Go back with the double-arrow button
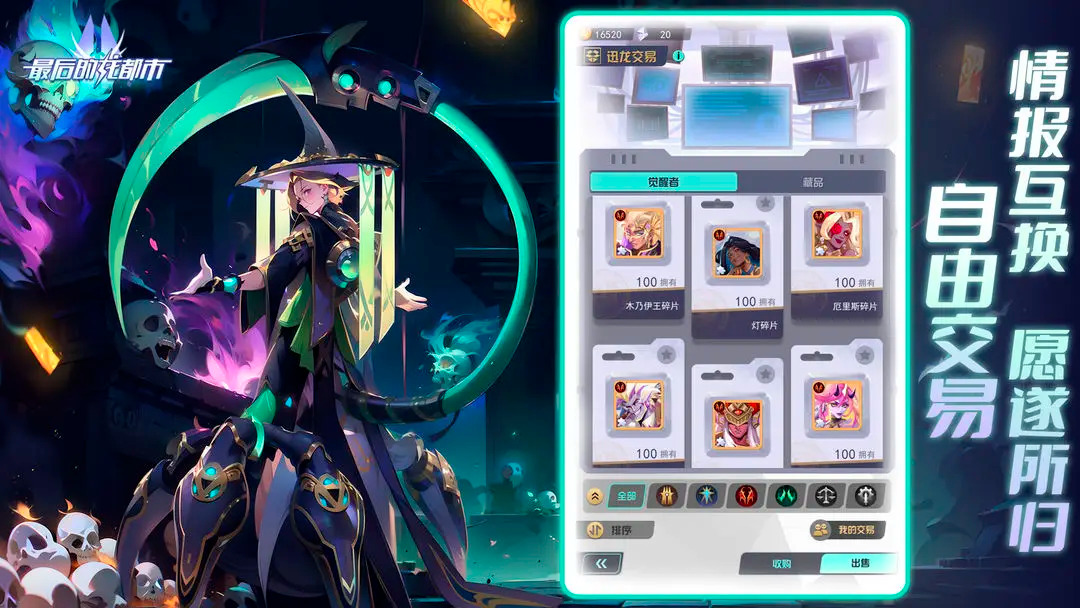The image size is (1080, 608). click(601, 564)
